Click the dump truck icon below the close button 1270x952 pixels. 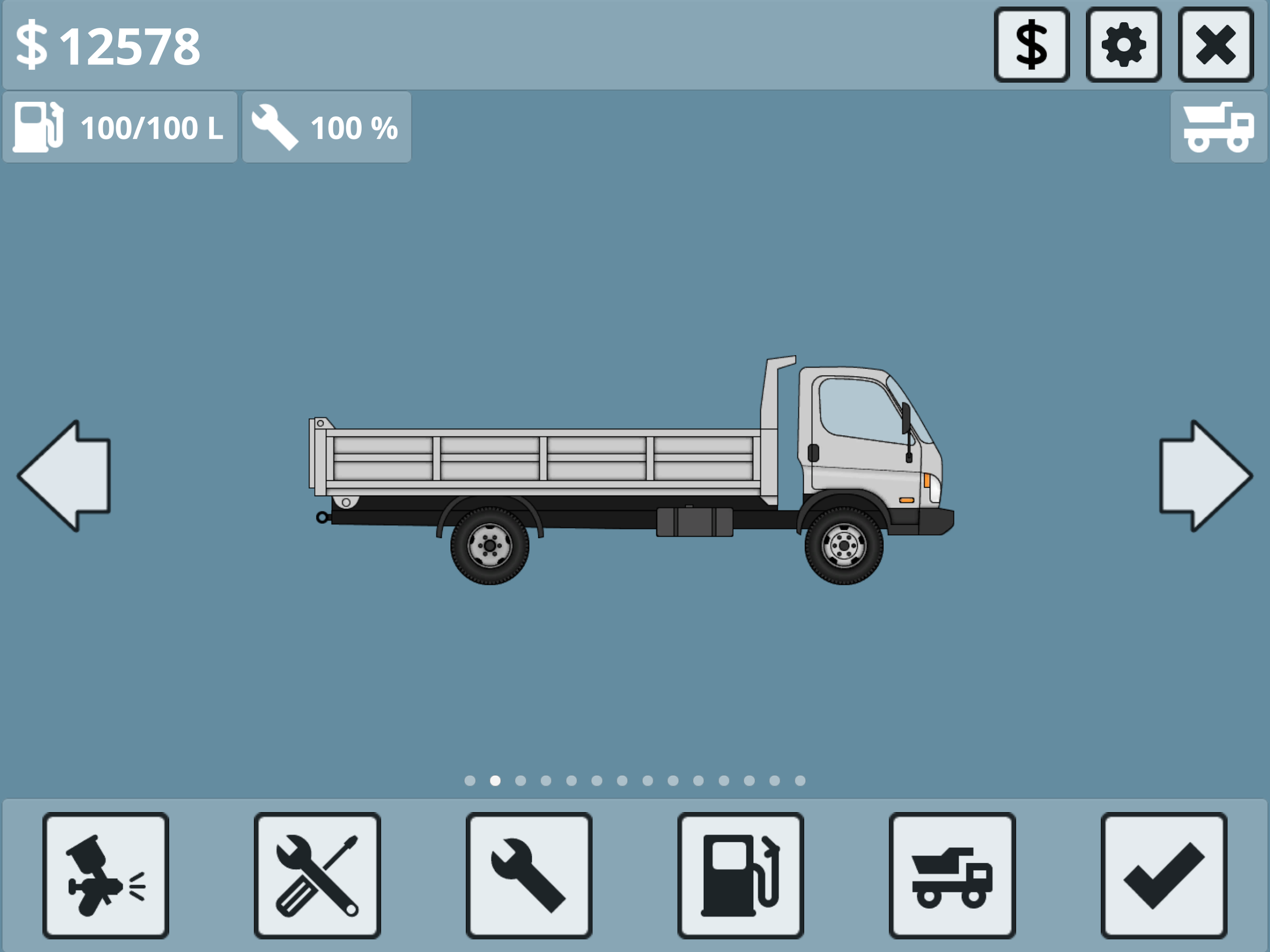[x=1218, y=127]
